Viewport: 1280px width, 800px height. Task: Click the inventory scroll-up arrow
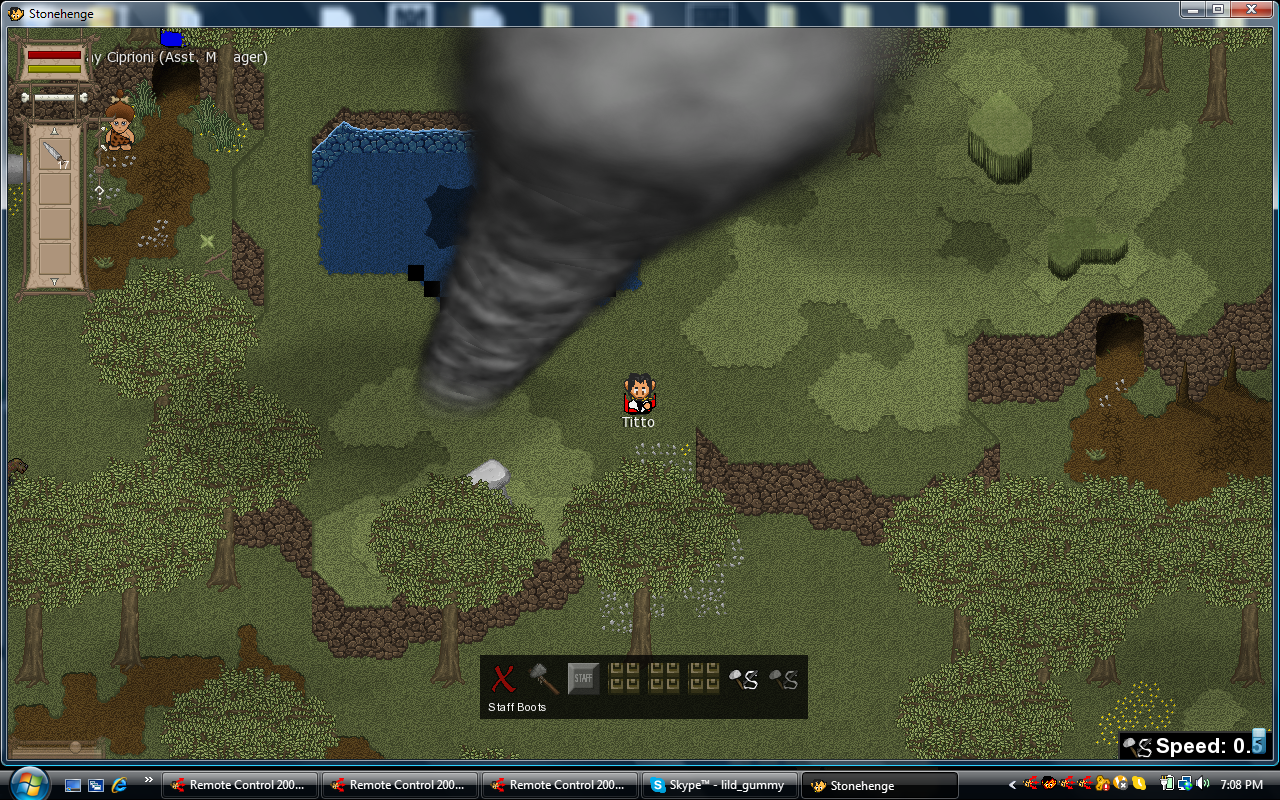coord(54,130)
